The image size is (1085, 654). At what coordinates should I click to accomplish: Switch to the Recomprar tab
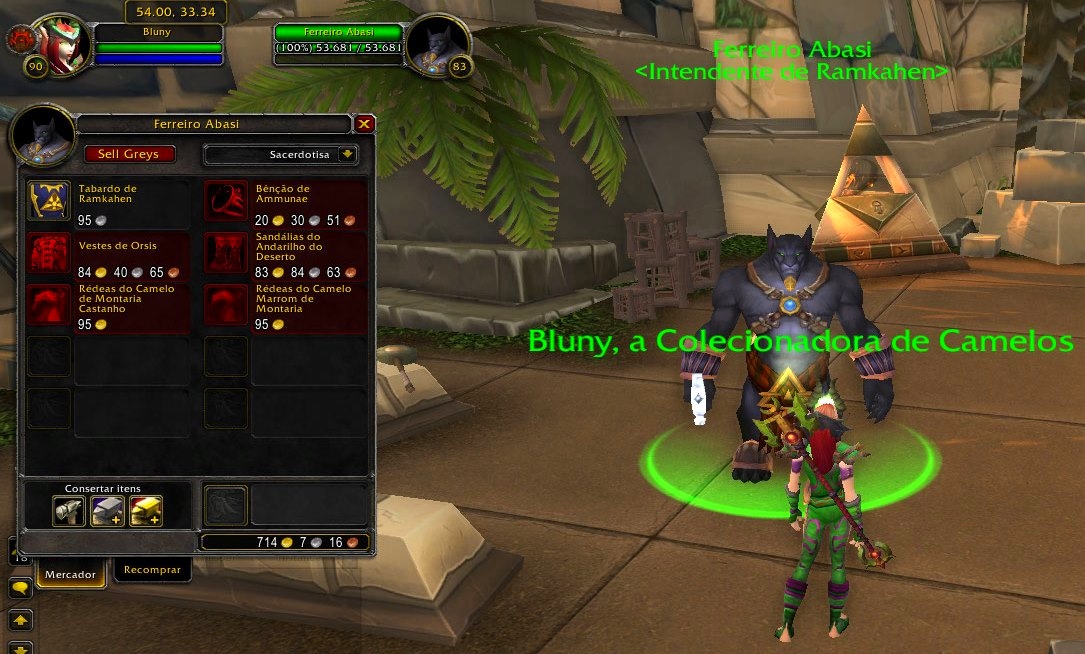152,570
